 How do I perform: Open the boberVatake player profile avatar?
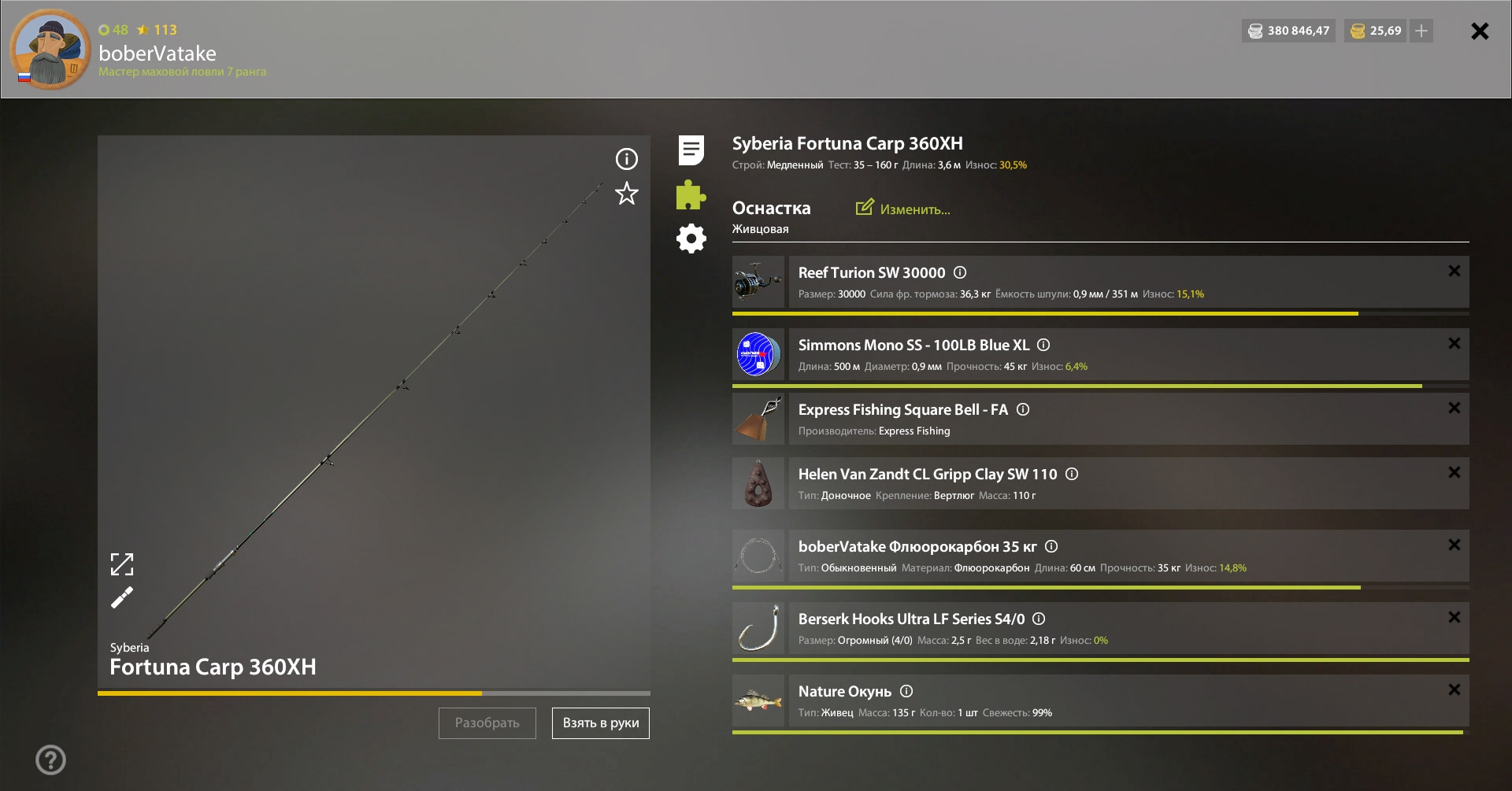[50, 50]
